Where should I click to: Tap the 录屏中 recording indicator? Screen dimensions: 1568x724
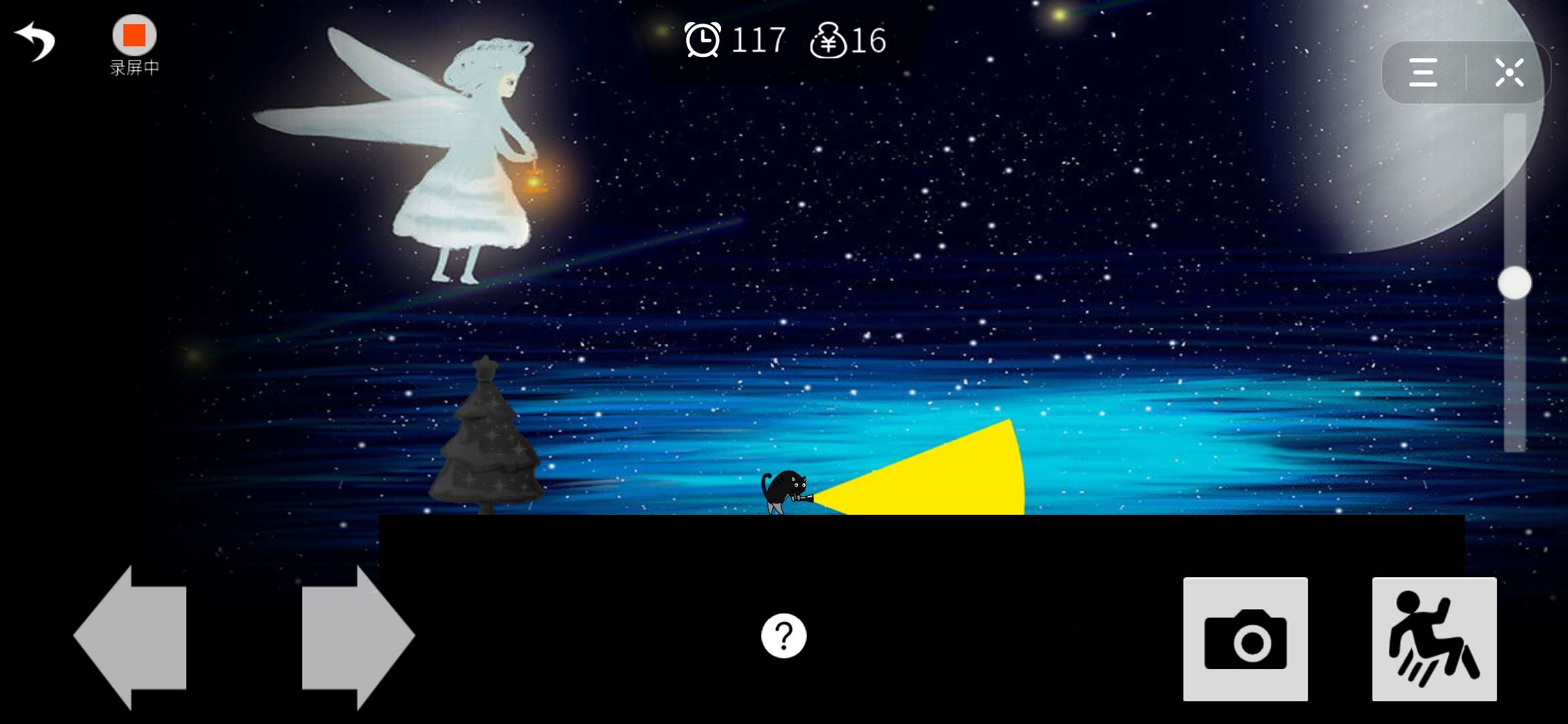click(133, 67)
